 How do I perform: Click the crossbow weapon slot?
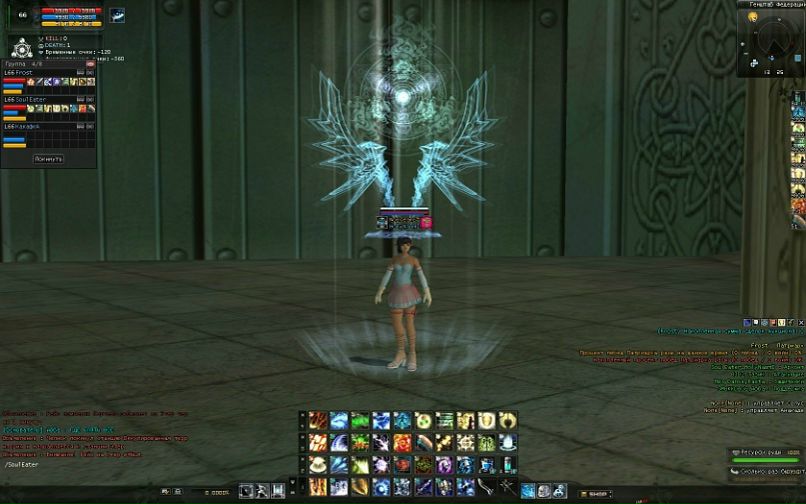pyautogui.click(x=509, y=487)
